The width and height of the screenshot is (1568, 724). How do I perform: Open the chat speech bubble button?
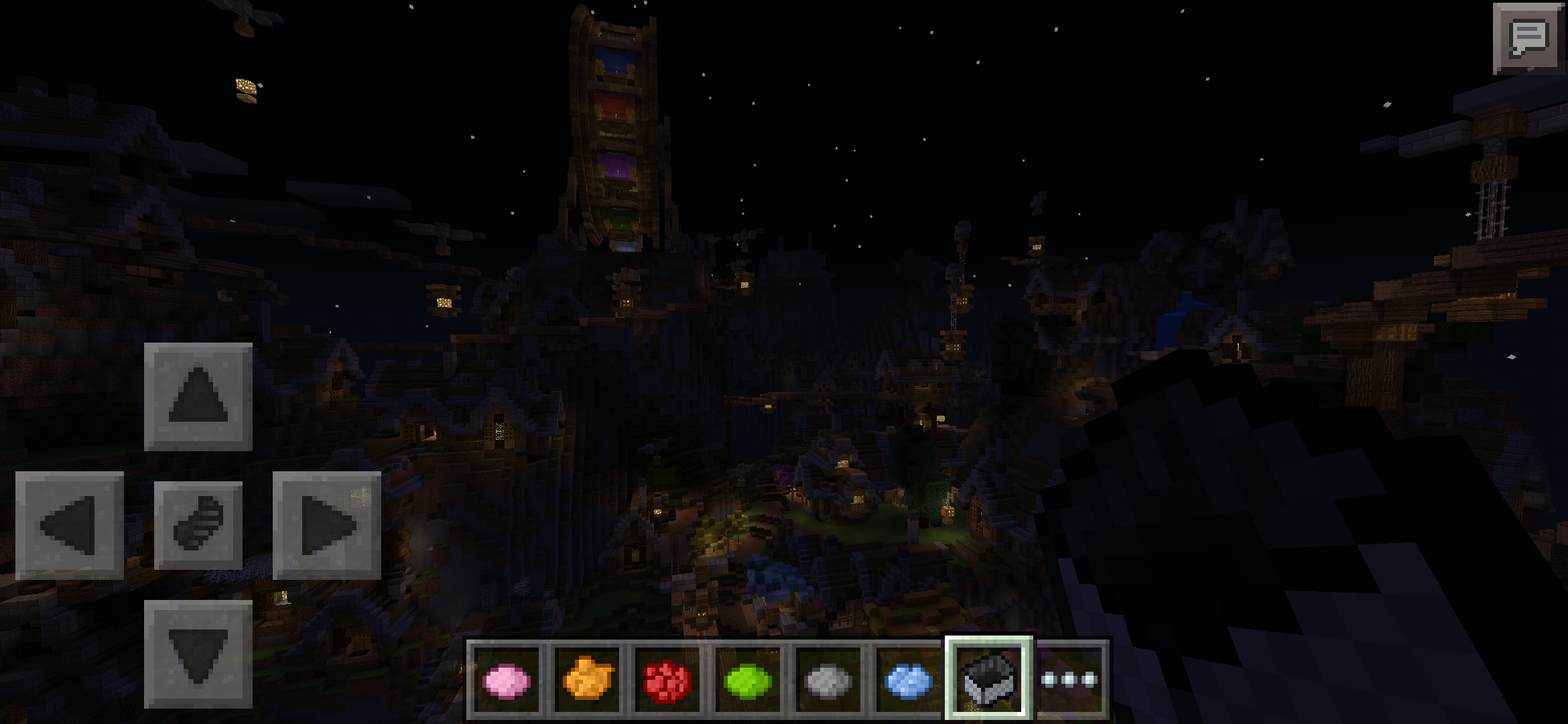point(1528,38)
